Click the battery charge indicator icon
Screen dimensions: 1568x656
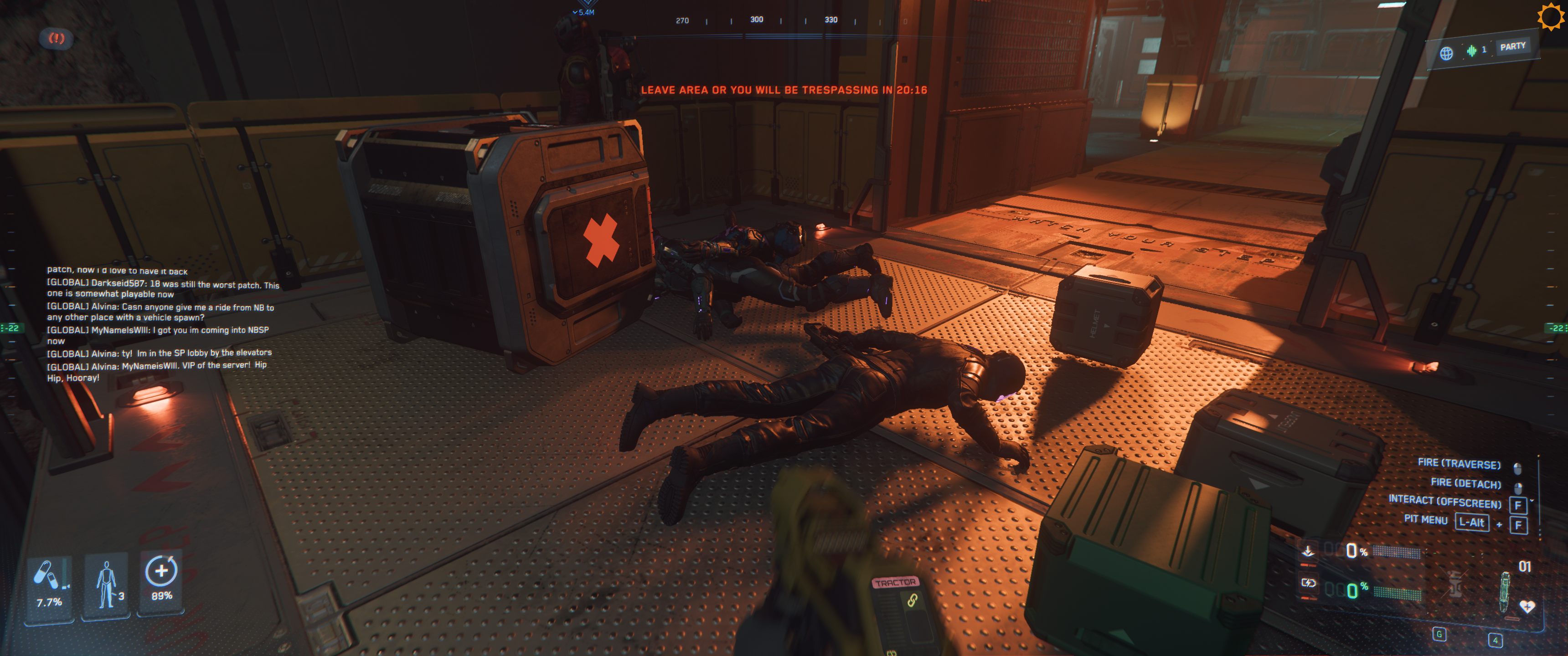pyautogui.click(x=1308, y=583)
